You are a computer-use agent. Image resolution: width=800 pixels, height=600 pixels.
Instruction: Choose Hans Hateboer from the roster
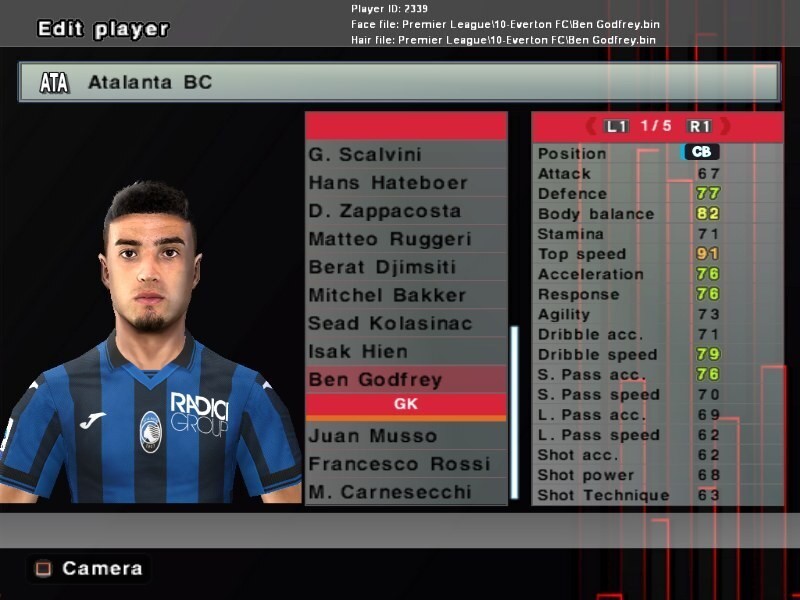(405, 183)
